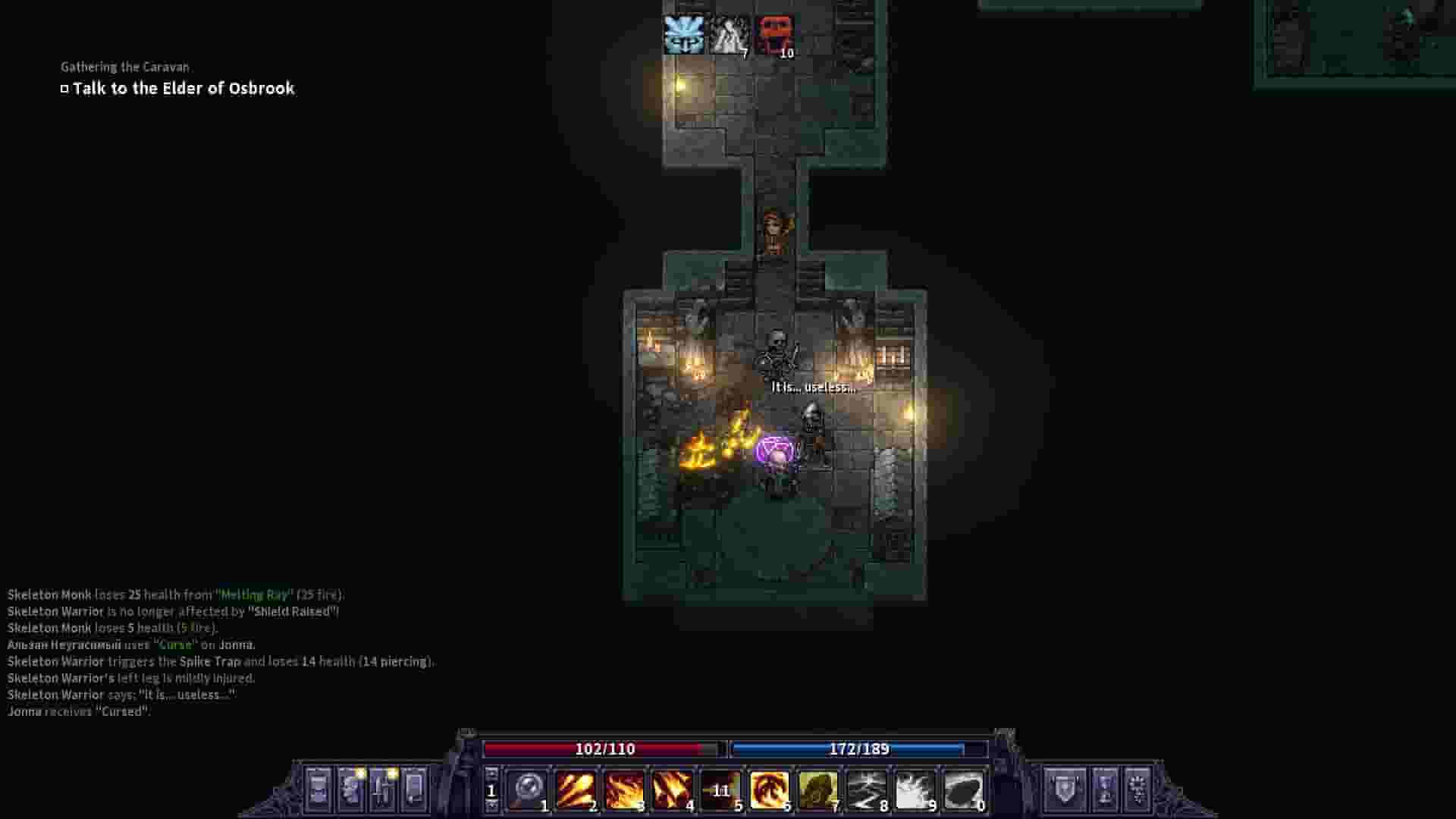Open the character equipment icon next to inventory

pyautogui.click(x=350, y=789)
